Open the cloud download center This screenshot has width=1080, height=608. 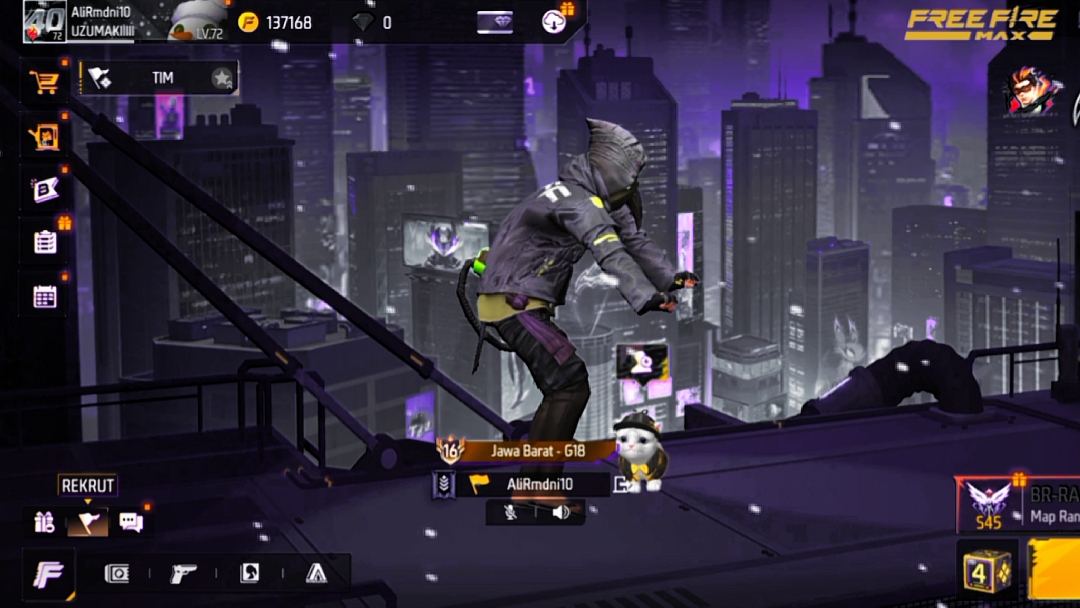(554, 22)
